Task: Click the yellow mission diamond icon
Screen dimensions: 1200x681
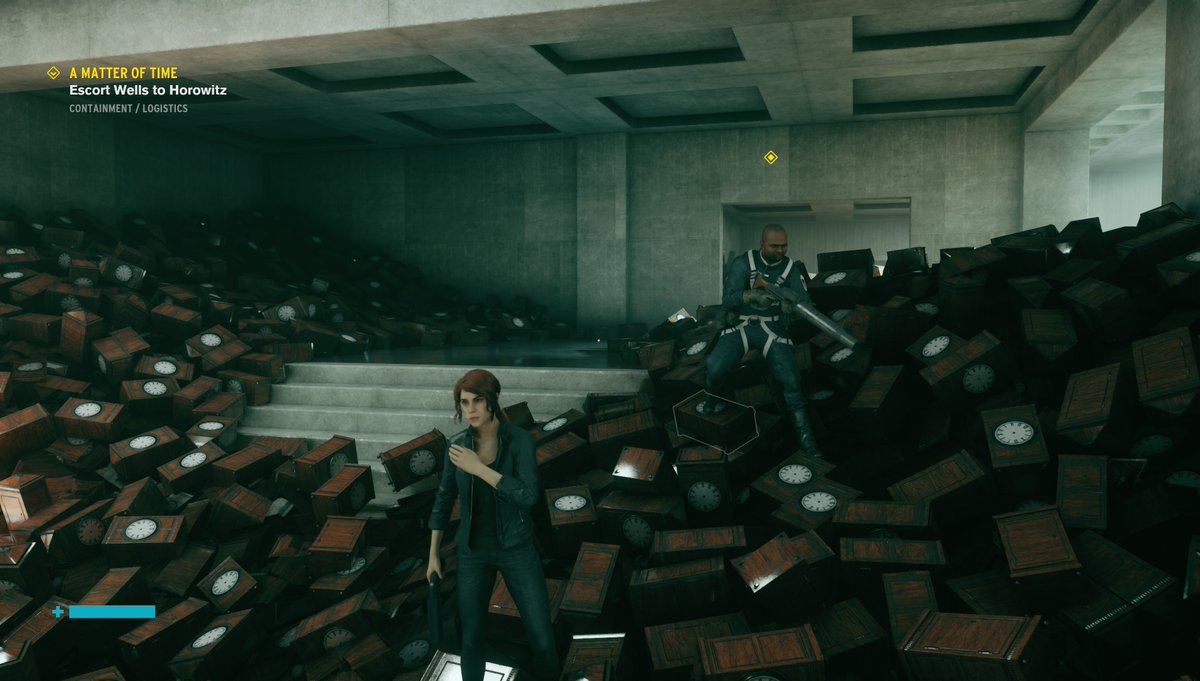Action: pyautogui.click(x=54, y=73)
